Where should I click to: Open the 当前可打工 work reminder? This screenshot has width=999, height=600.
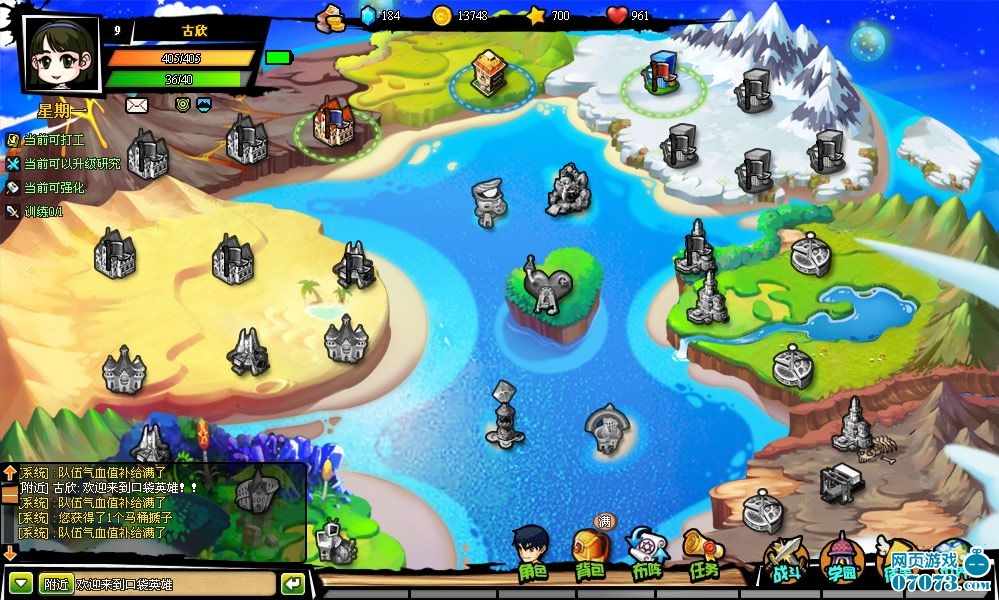tap(52, 140)
